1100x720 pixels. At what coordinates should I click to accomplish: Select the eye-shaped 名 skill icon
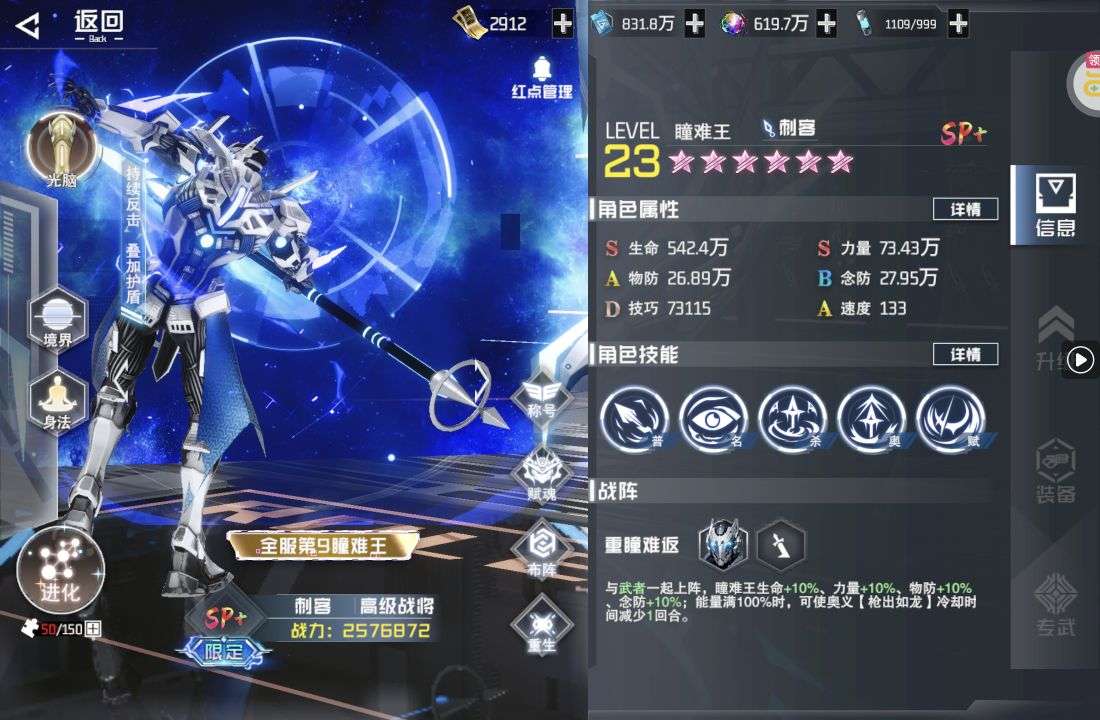[x=714, y=418]
